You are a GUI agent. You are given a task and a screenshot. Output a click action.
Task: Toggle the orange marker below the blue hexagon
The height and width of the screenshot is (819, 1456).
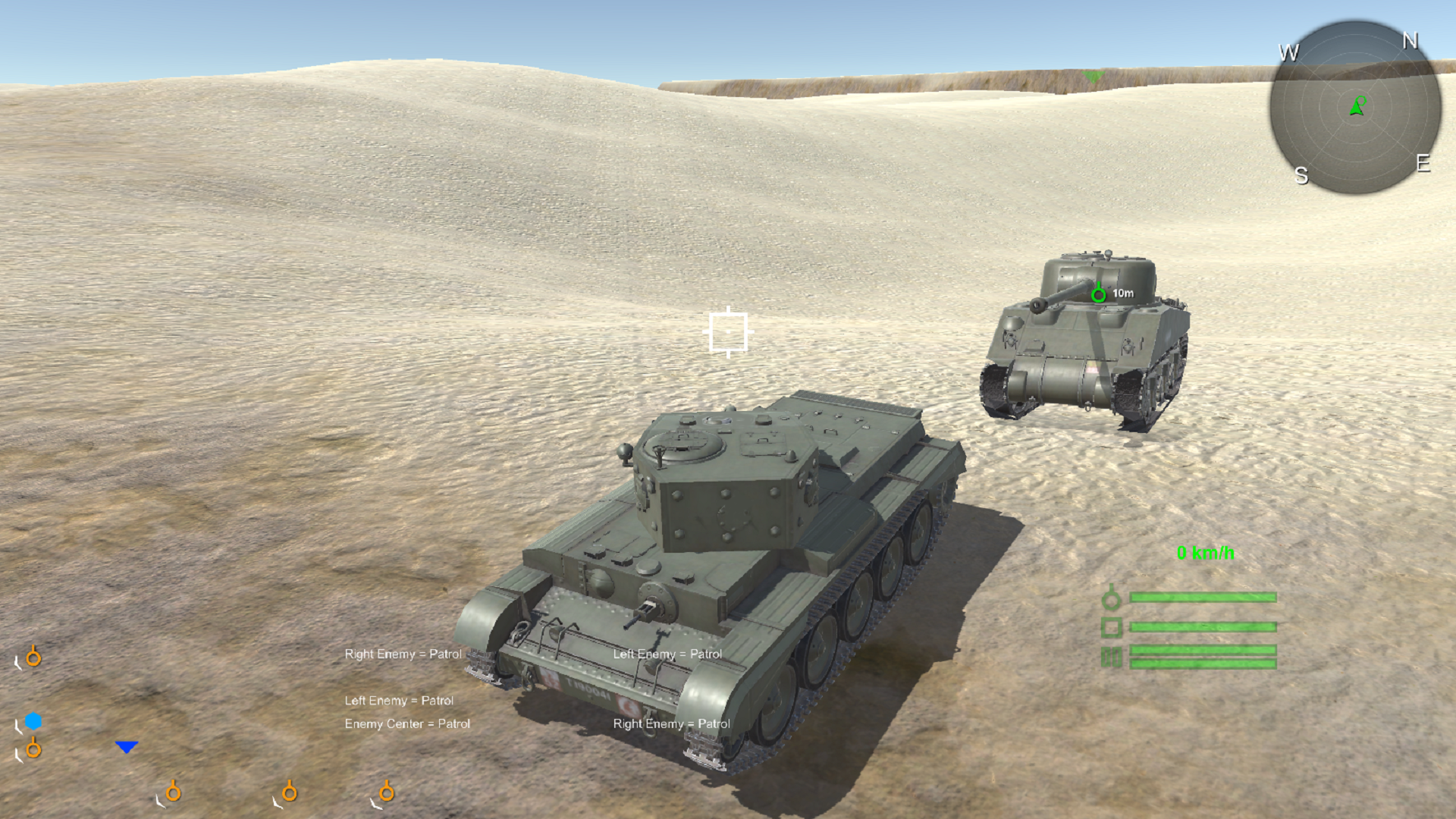(33, 748)
